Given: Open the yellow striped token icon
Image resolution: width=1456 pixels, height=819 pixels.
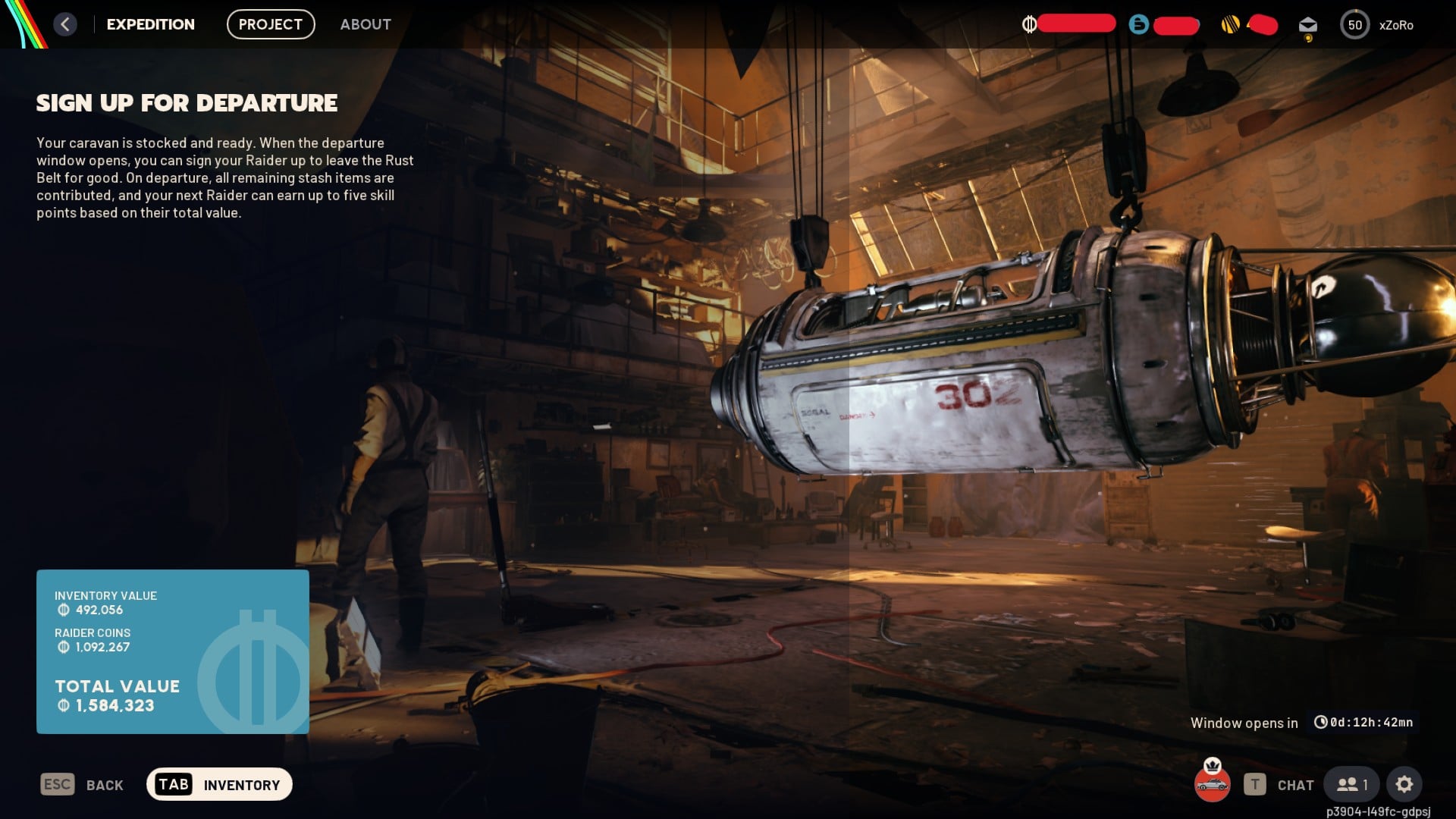Looking at the screenshot, I should click(x=1230, y=25).
